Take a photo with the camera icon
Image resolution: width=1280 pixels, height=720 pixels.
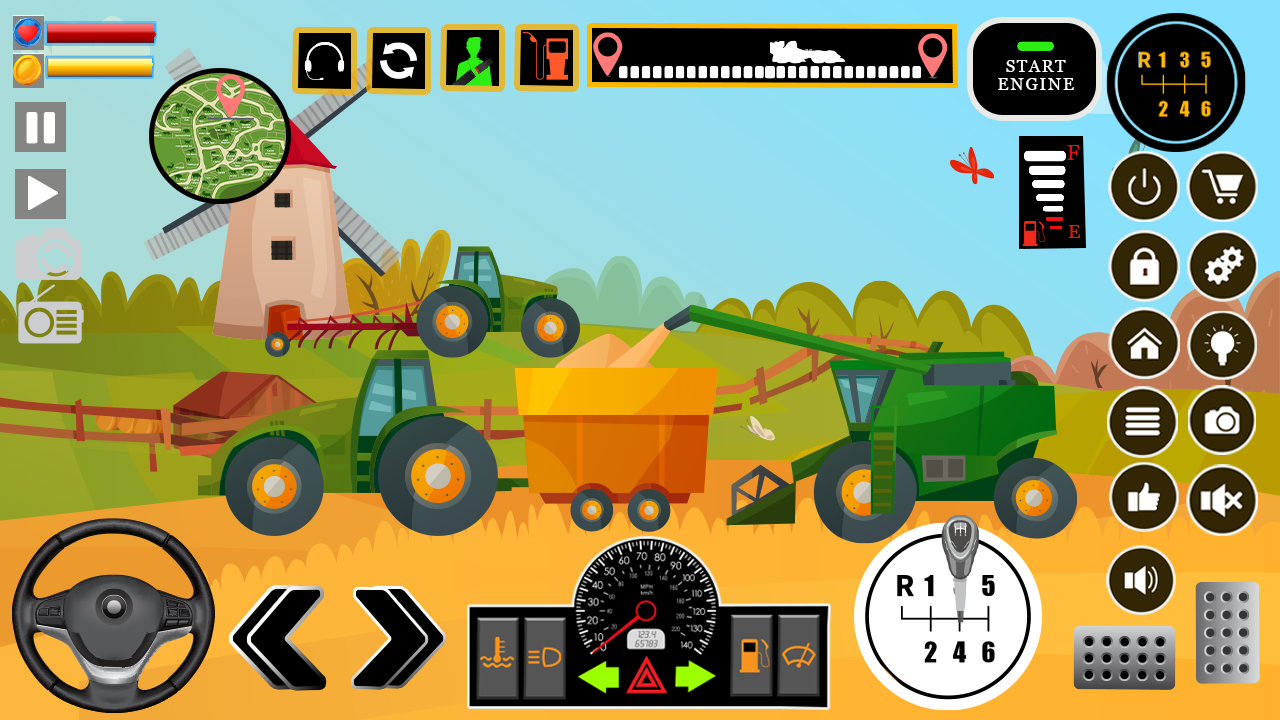point(1221,423)
